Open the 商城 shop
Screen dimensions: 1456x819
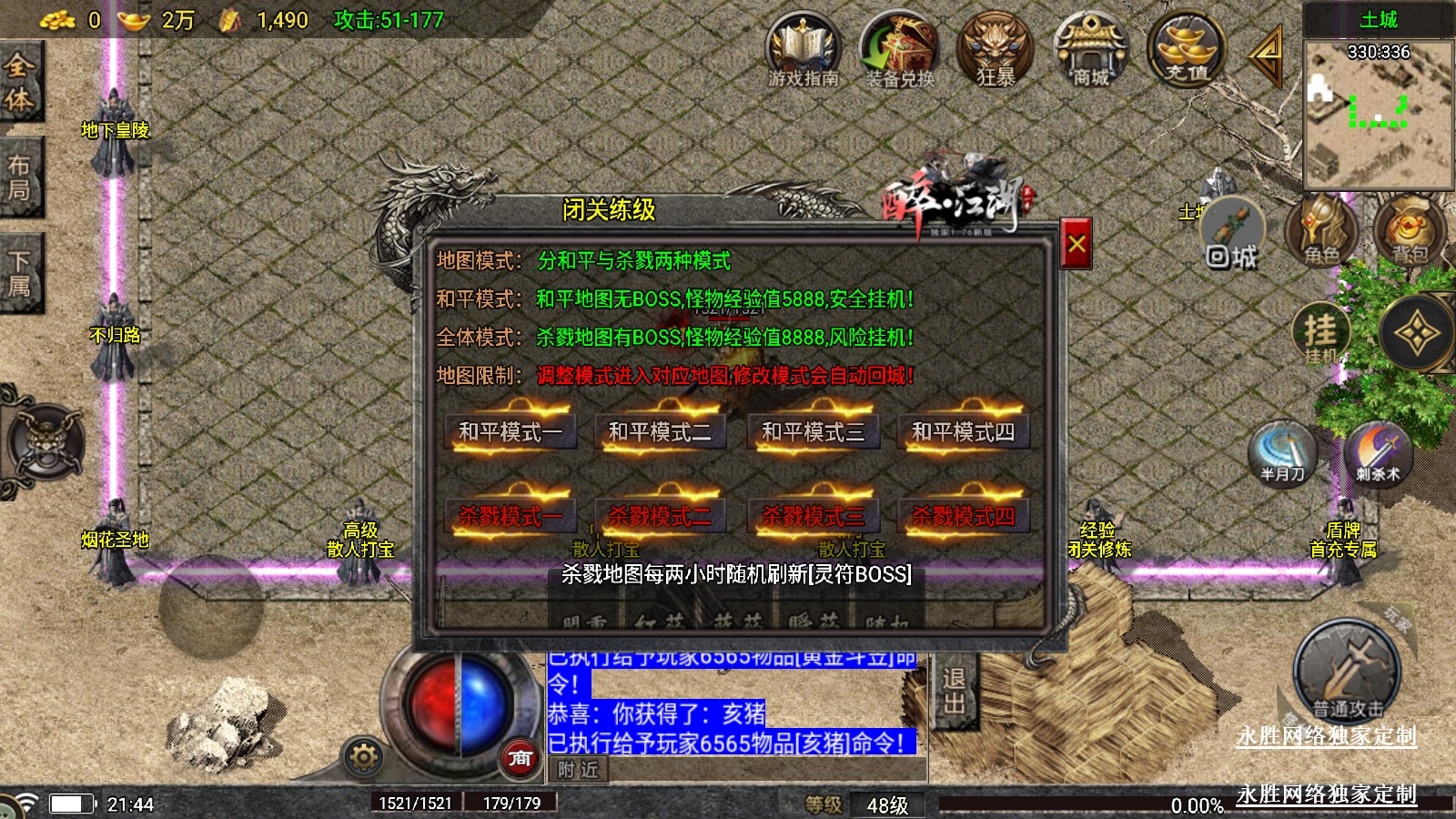click(1090, 50)
